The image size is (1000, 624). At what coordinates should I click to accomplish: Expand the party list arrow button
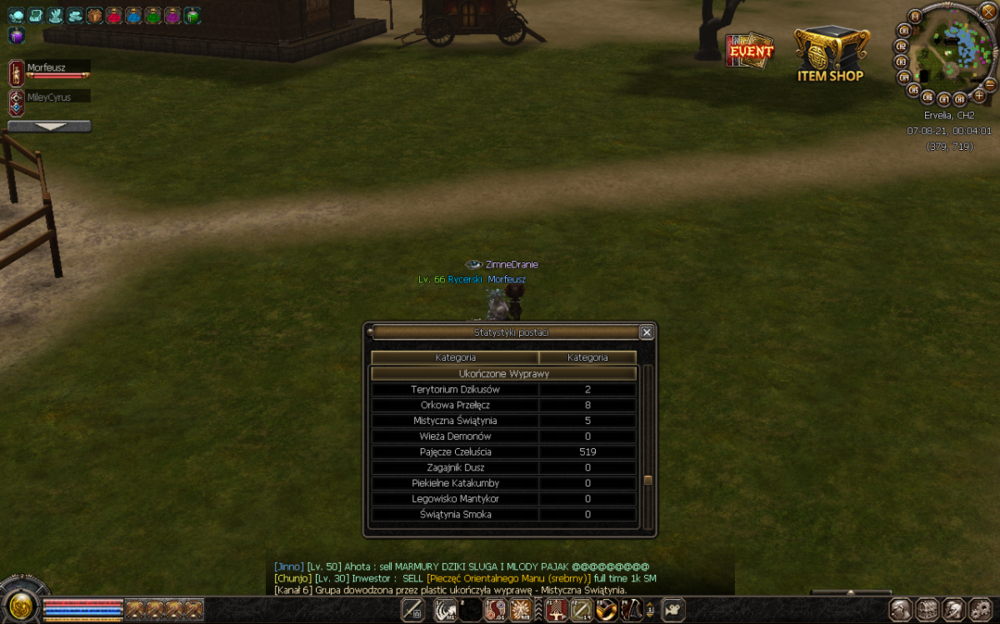pos(49,127)
